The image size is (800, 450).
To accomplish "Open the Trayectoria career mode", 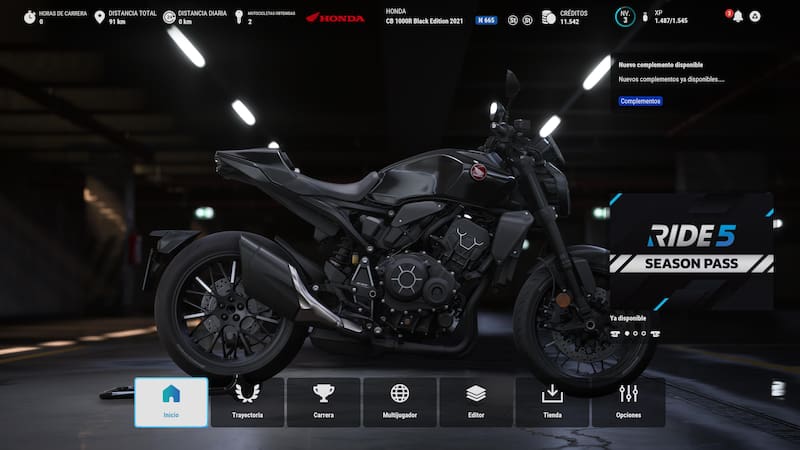I will coord(247,401).
